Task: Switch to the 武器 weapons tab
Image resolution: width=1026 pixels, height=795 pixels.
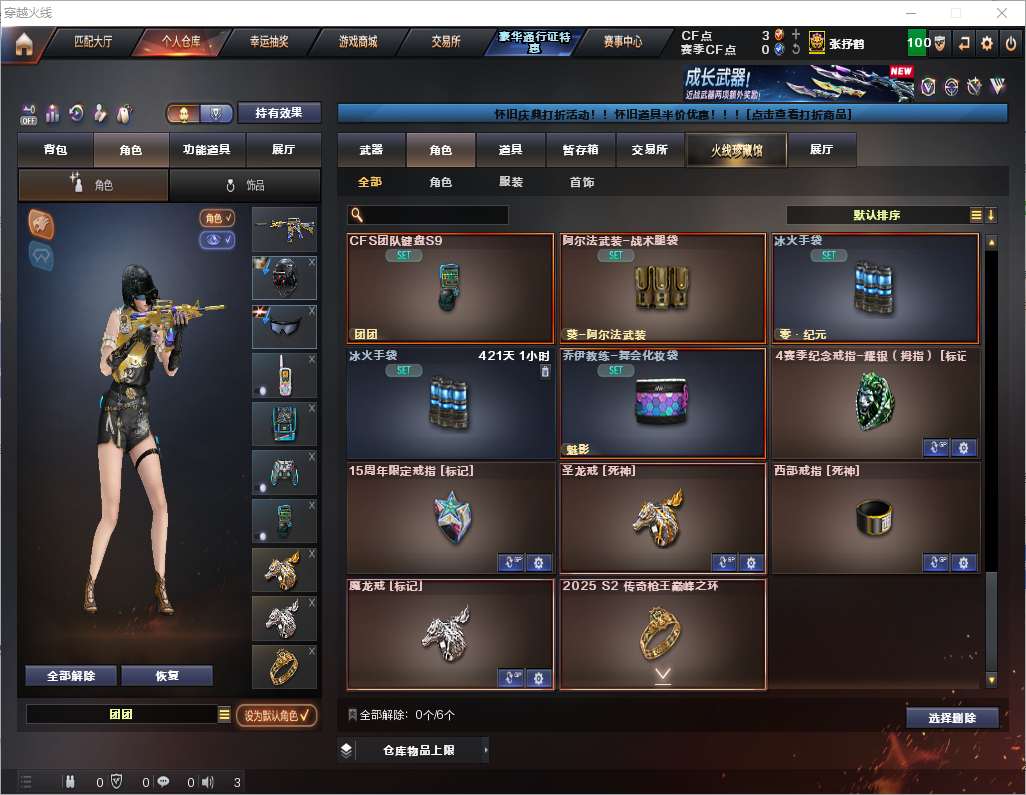Action: click(x=371, y=150)
